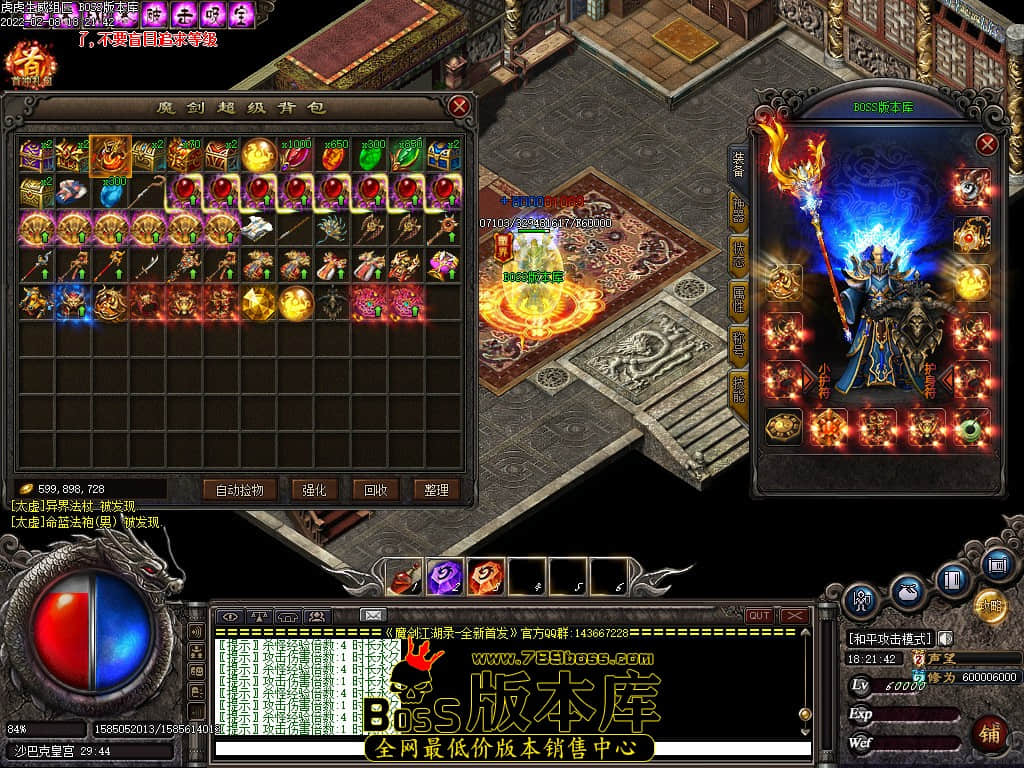
Task: View the 技能 skills tab
Action: click(x=738, y=386)
